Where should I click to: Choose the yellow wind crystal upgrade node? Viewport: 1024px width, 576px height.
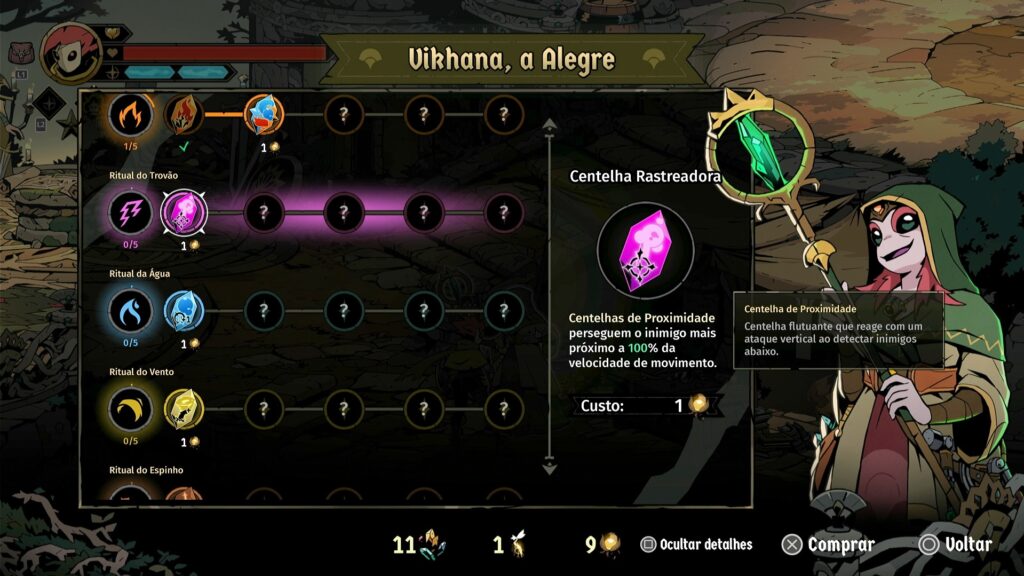point(184,409)
